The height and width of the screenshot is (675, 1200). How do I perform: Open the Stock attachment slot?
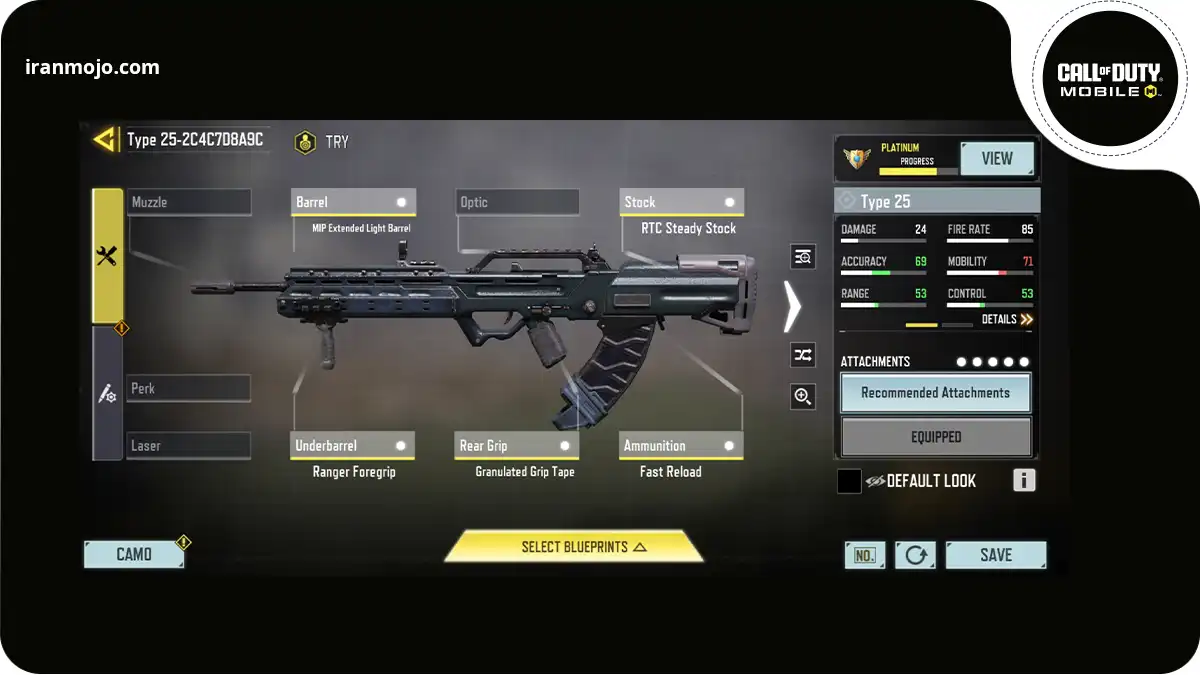(x=681, y=202)
